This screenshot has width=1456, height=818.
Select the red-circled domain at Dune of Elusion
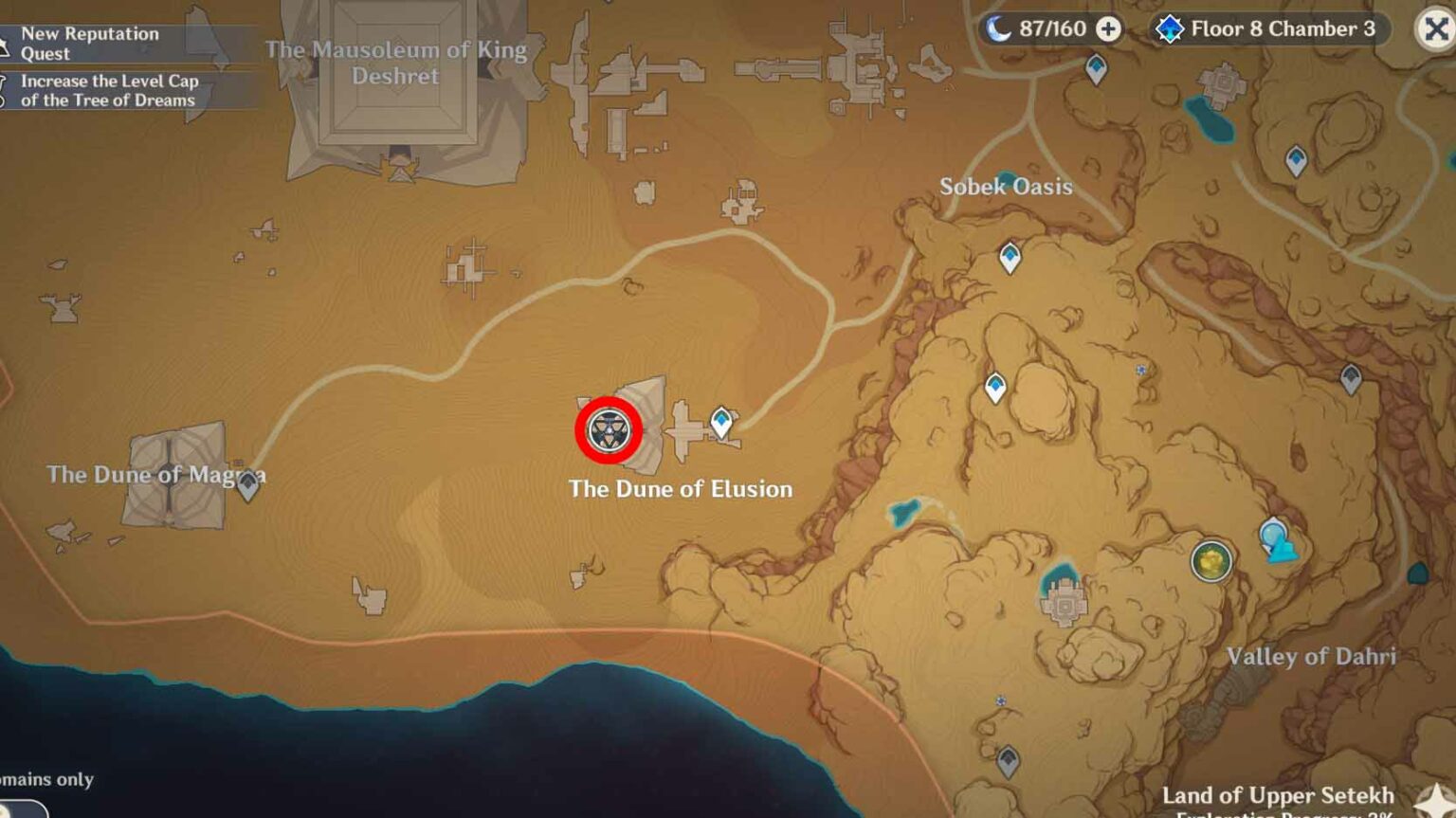pyautogui.click(x=607, y=431)
